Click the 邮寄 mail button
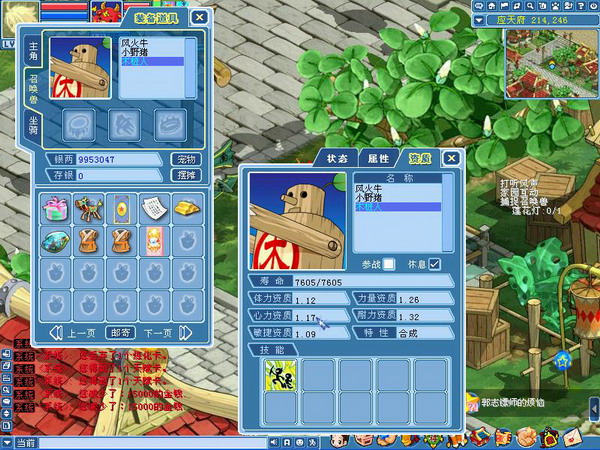Image resolution: width=600 pixels, height=450 pixels. pyautogui.click(x=120, y=333)
